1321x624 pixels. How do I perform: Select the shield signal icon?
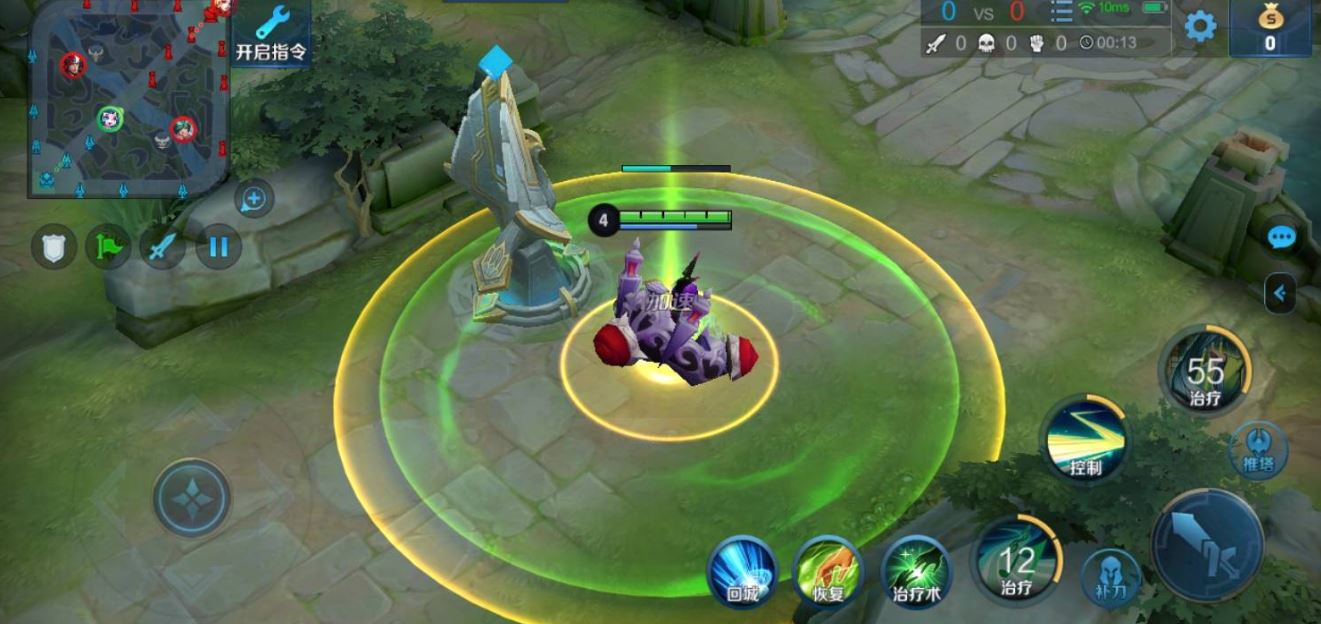tap(54, 246)
